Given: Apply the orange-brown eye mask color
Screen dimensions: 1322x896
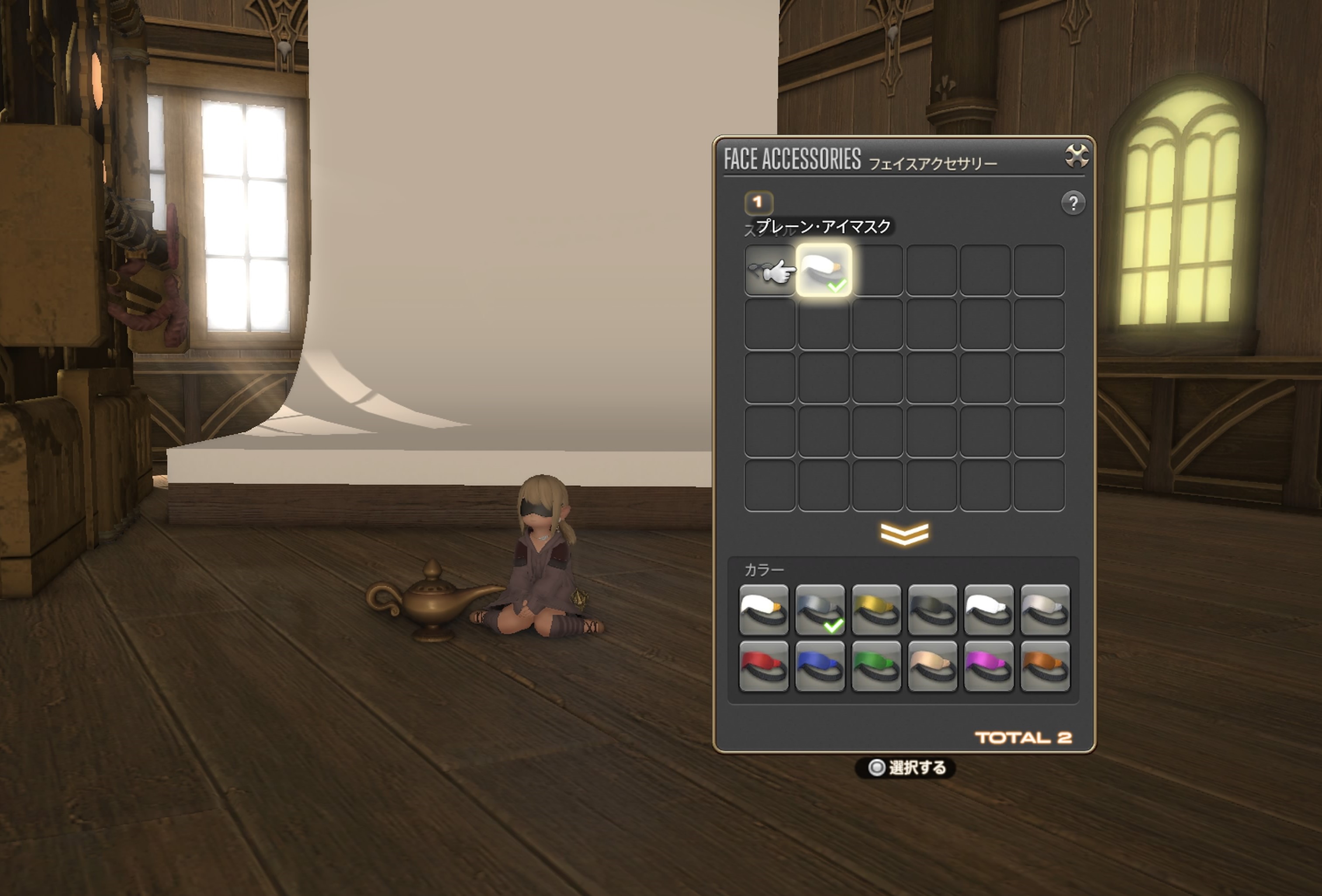Looking at the screenshot, I should point(1045,666).
